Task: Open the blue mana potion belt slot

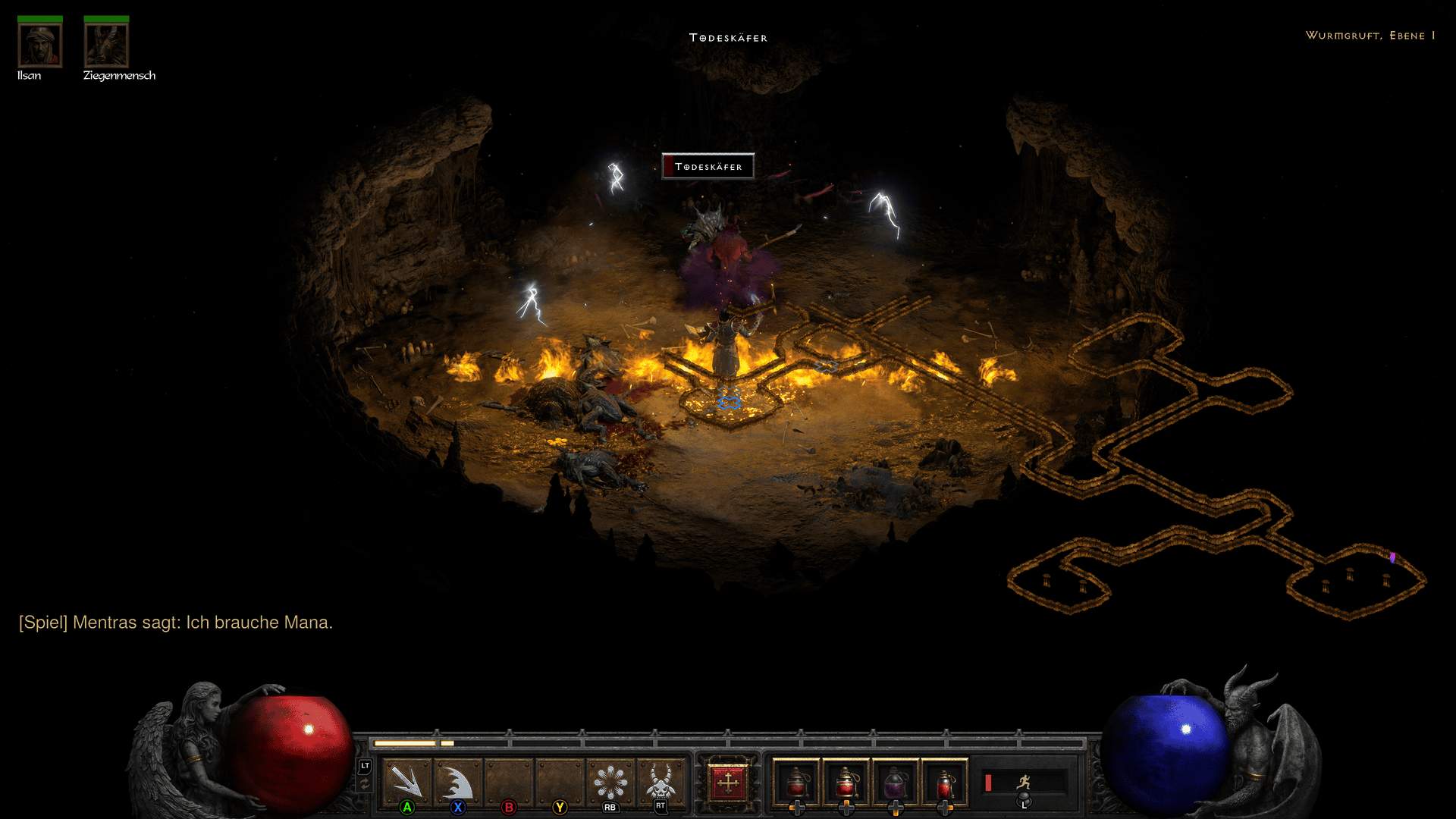Action: click(894, 781)
